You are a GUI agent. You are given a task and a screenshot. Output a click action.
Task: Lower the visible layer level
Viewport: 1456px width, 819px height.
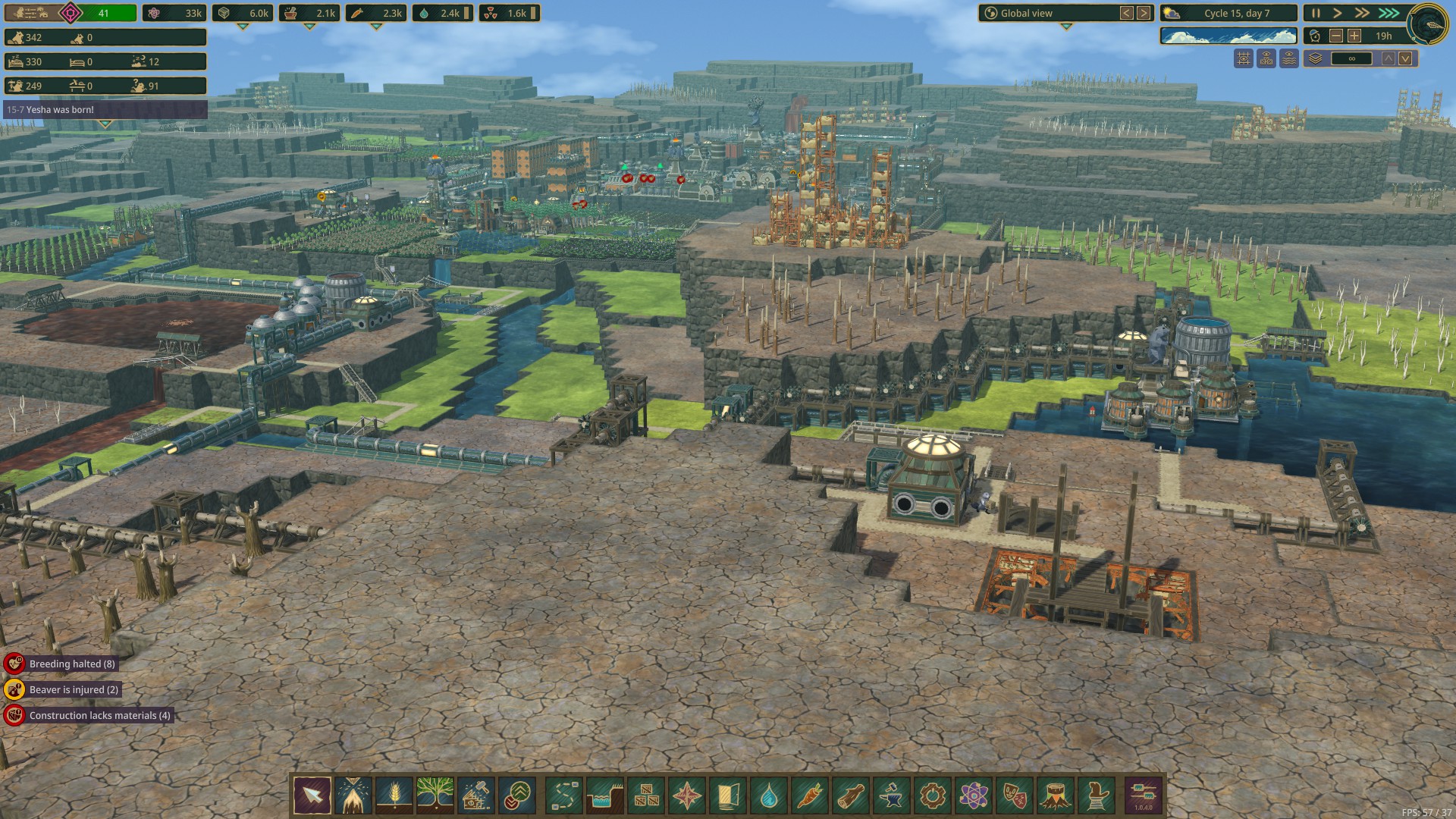[x=1405, y=58]
